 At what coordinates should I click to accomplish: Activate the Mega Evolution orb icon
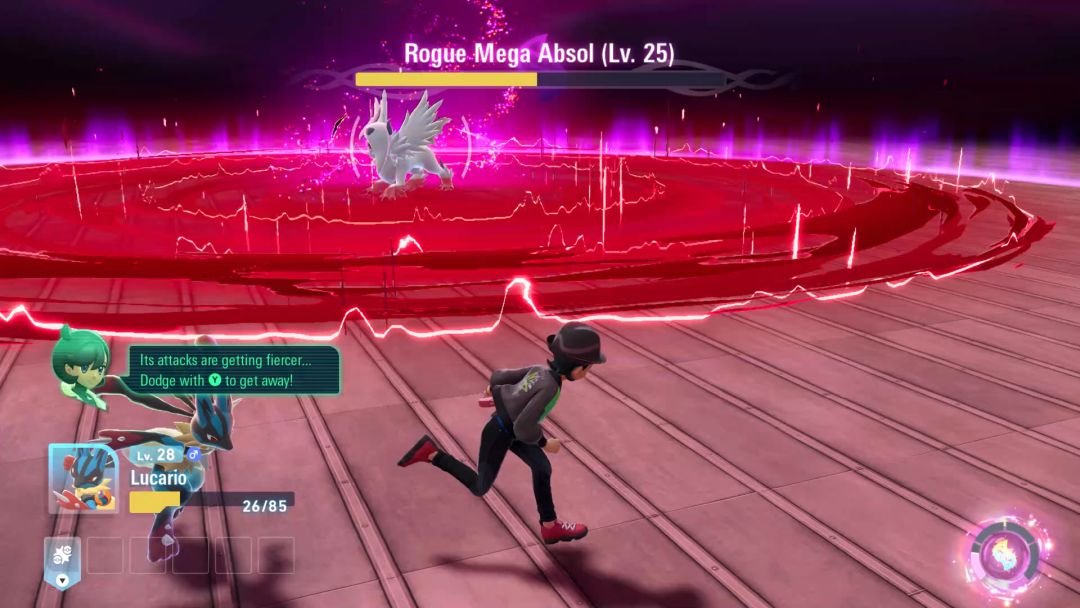tap(1008, 553)
